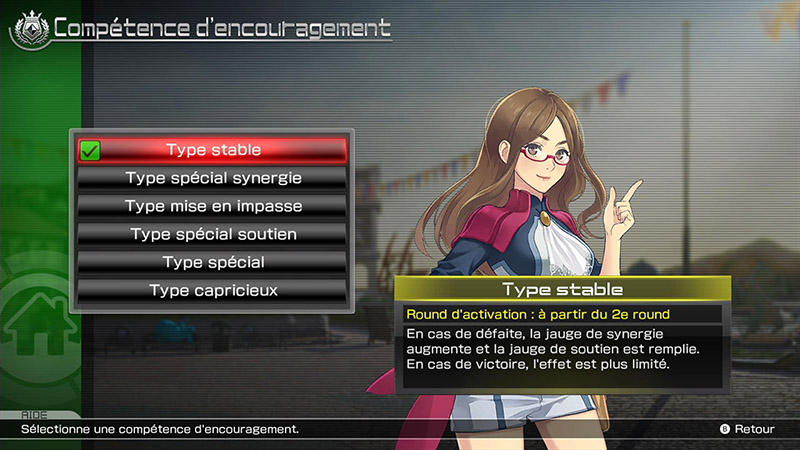Image resolution: width=800 pixels, height=450 pixels.
Task: Choose the Type spécial entry
Action: coord(213,262)
